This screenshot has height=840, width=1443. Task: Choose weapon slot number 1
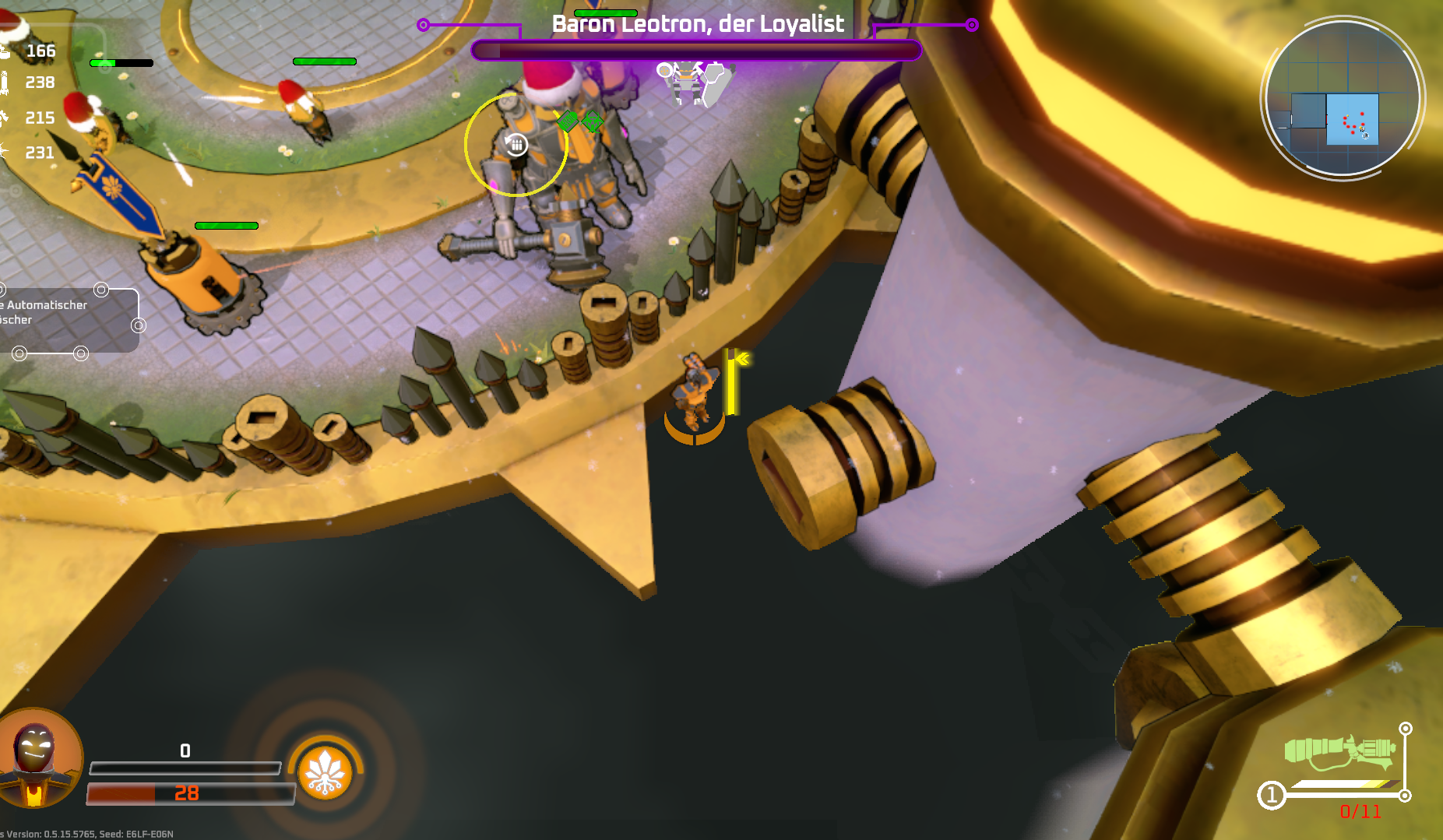pos(1271,796)
